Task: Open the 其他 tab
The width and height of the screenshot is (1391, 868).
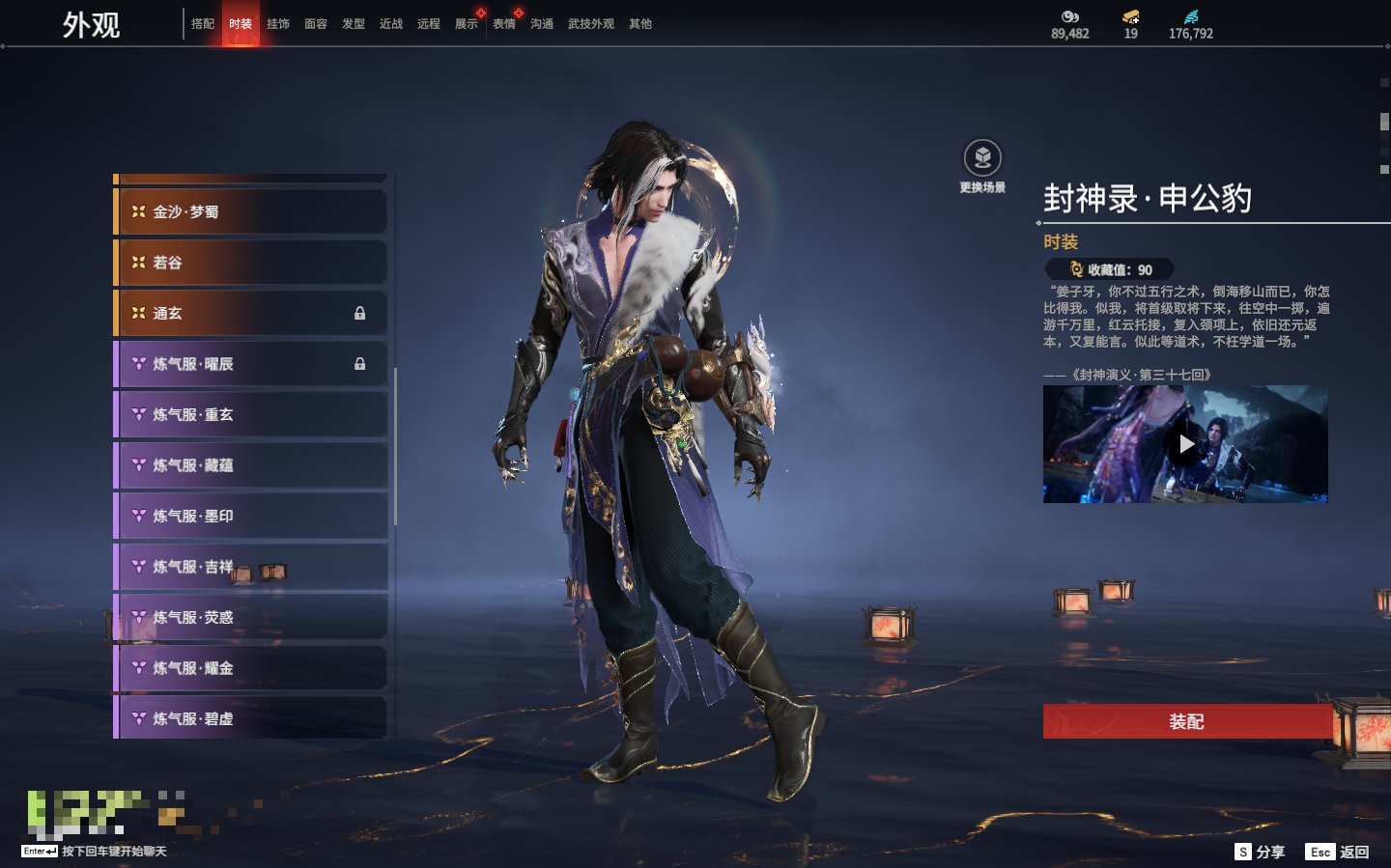Action: click(640, 24)
